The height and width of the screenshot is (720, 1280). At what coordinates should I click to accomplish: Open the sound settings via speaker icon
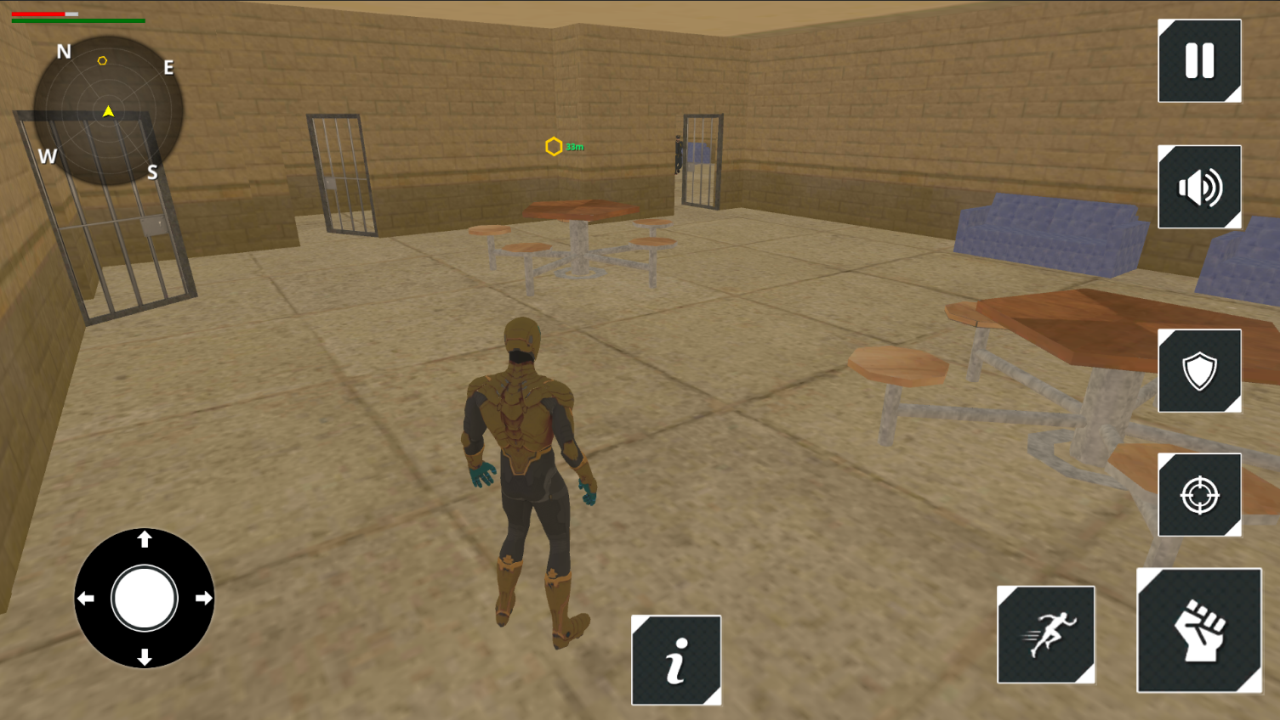pyautogui.click(x=1199, y=187)
